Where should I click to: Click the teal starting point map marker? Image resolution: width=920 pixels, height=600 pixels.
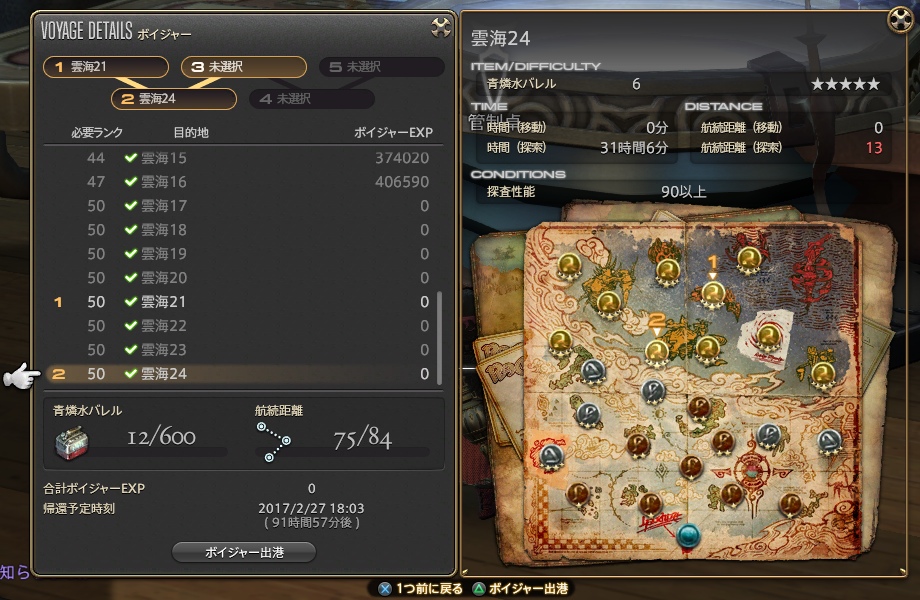point(686,535)
